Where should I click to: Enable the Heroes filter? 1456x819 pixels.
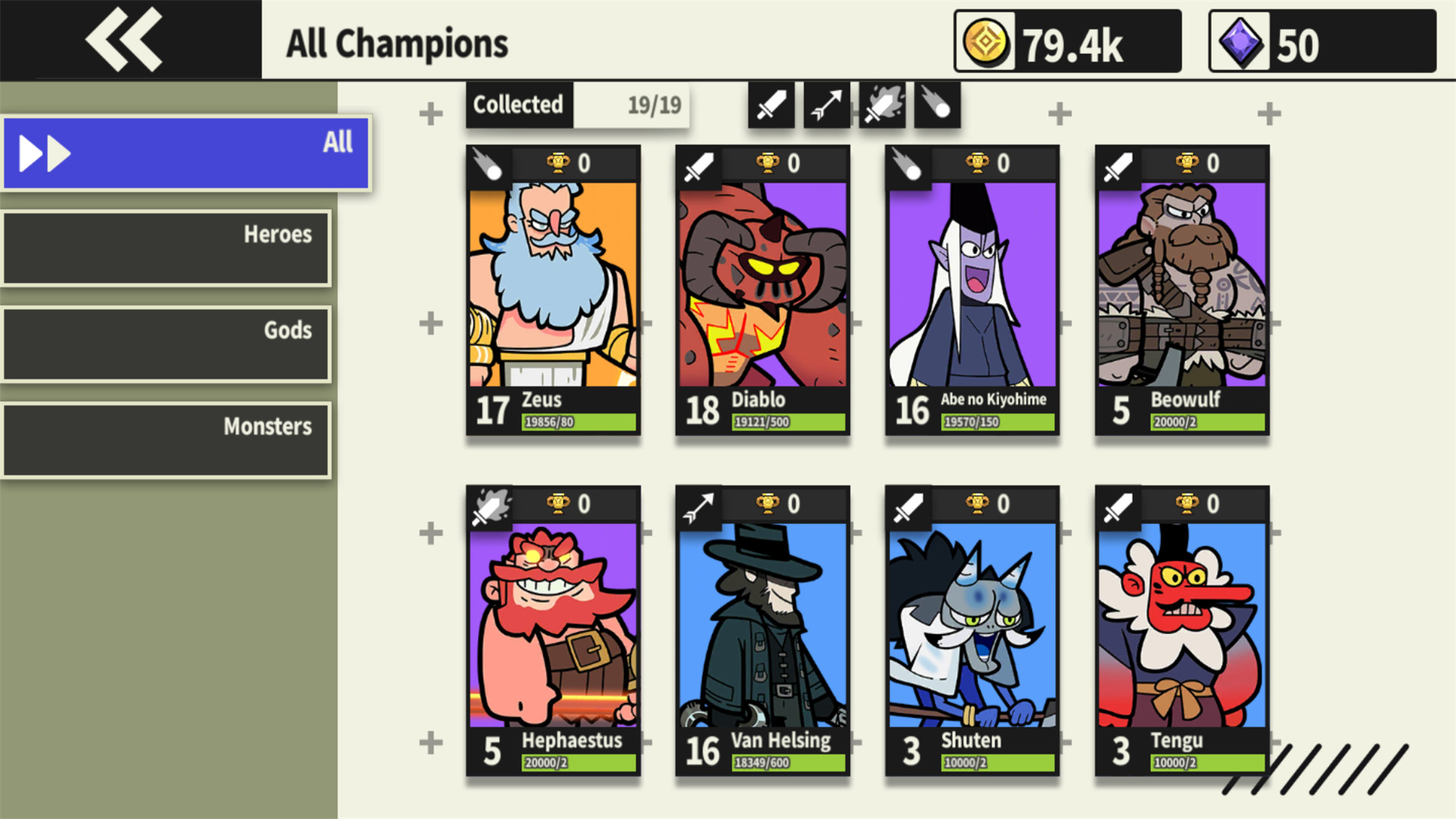coord(167,248)
